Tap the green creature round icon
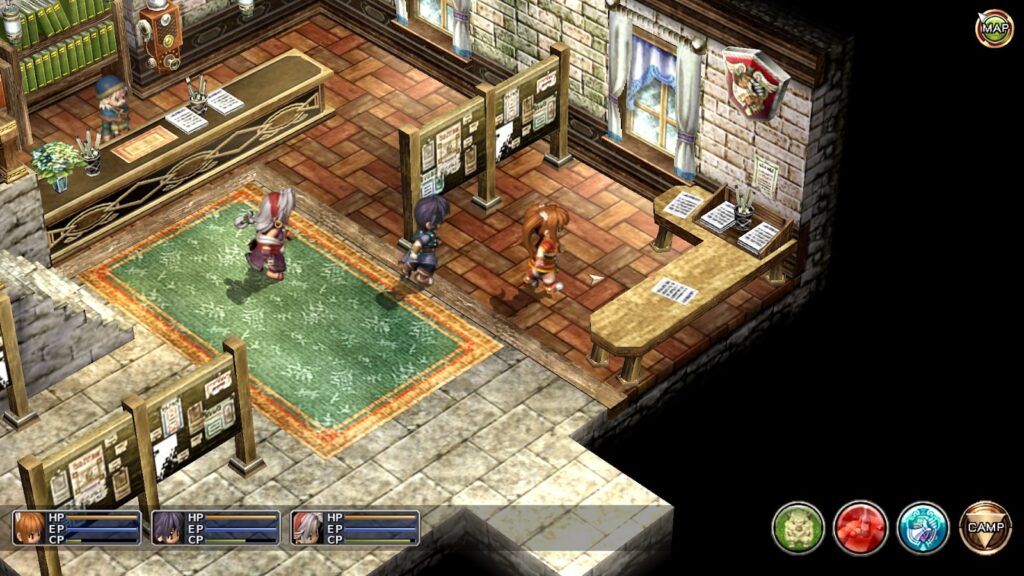 [x=798, y=528]
